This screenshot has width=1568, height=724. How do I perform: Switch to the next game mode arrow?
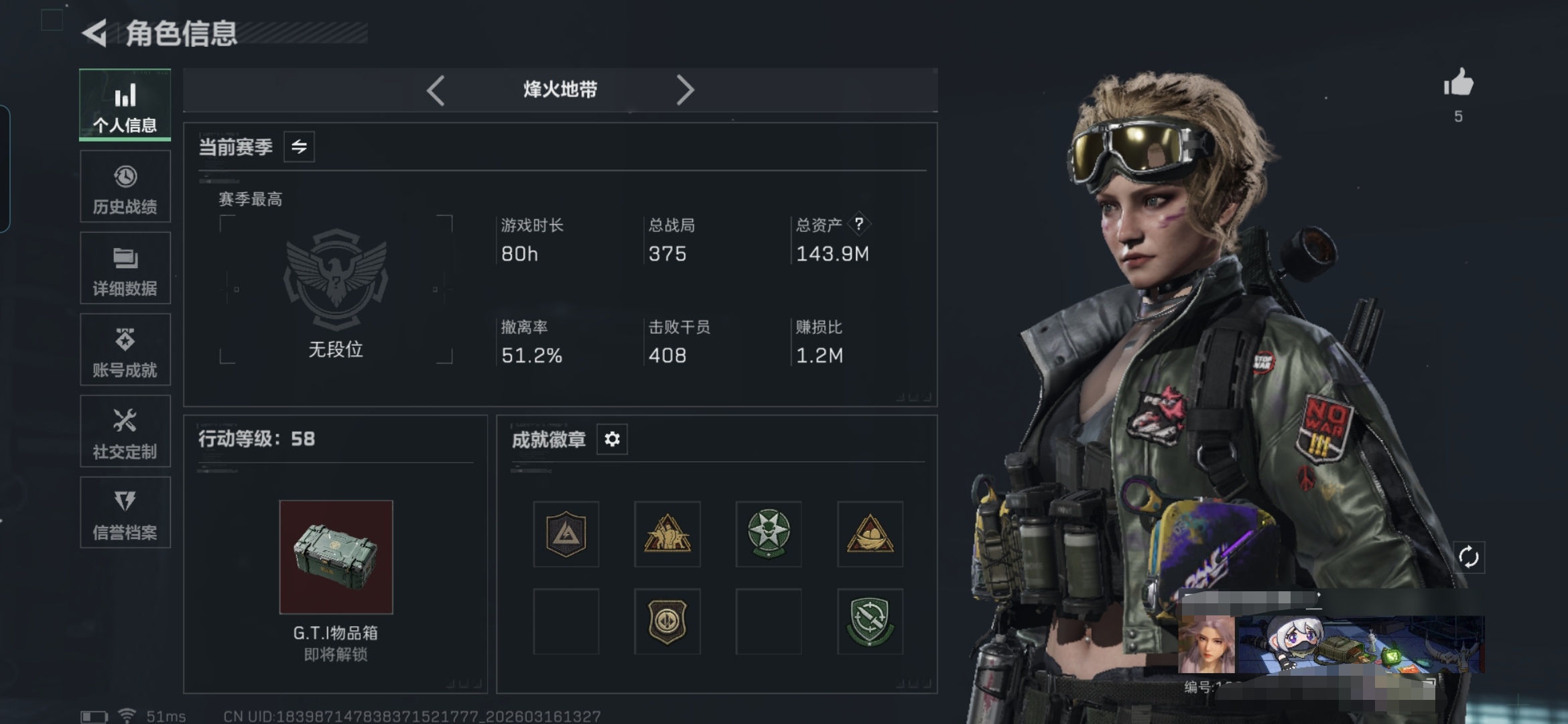pos(684,90)
